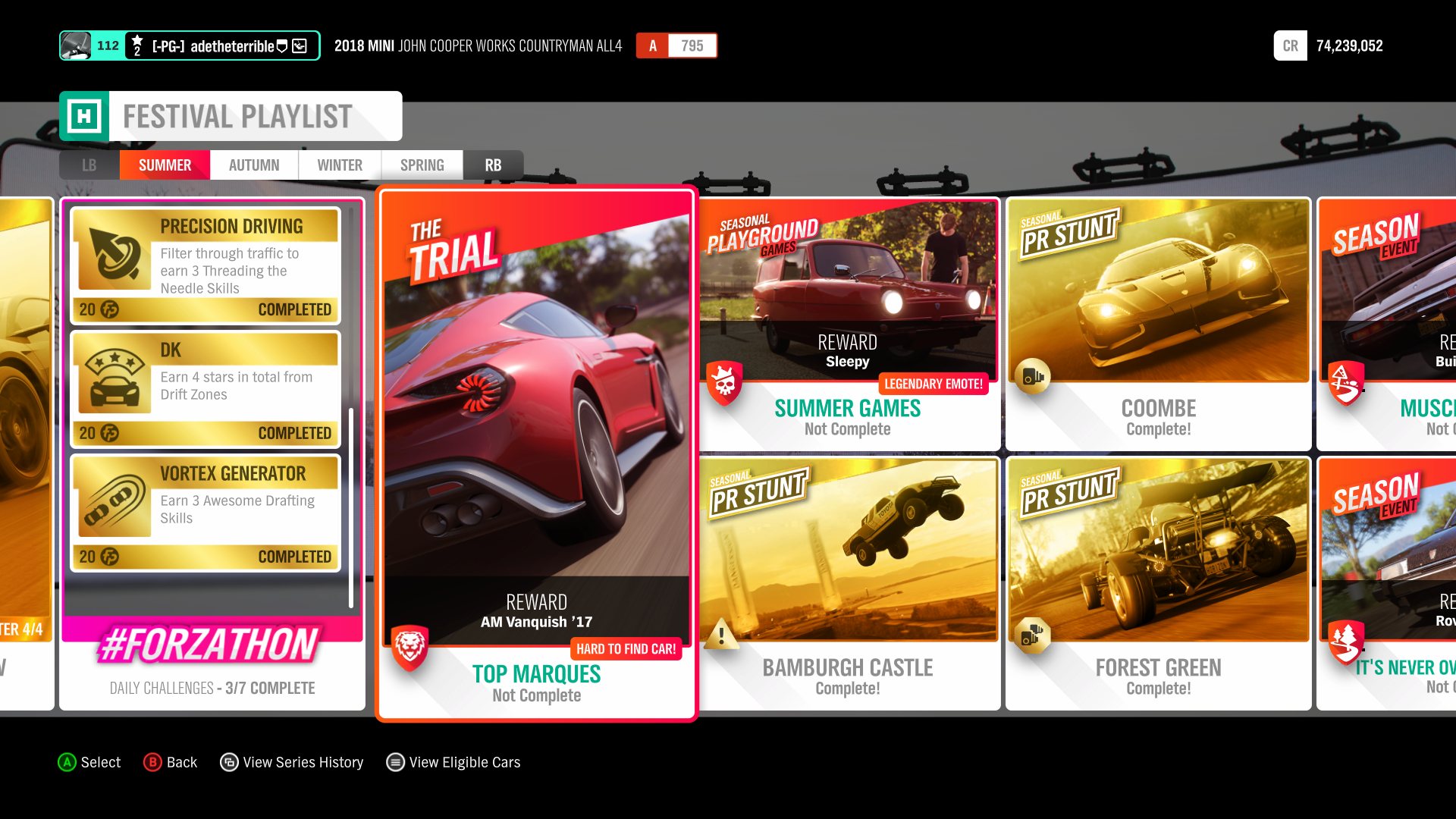Open the It's Never Over seasonal event

(x=1388, y=584)
